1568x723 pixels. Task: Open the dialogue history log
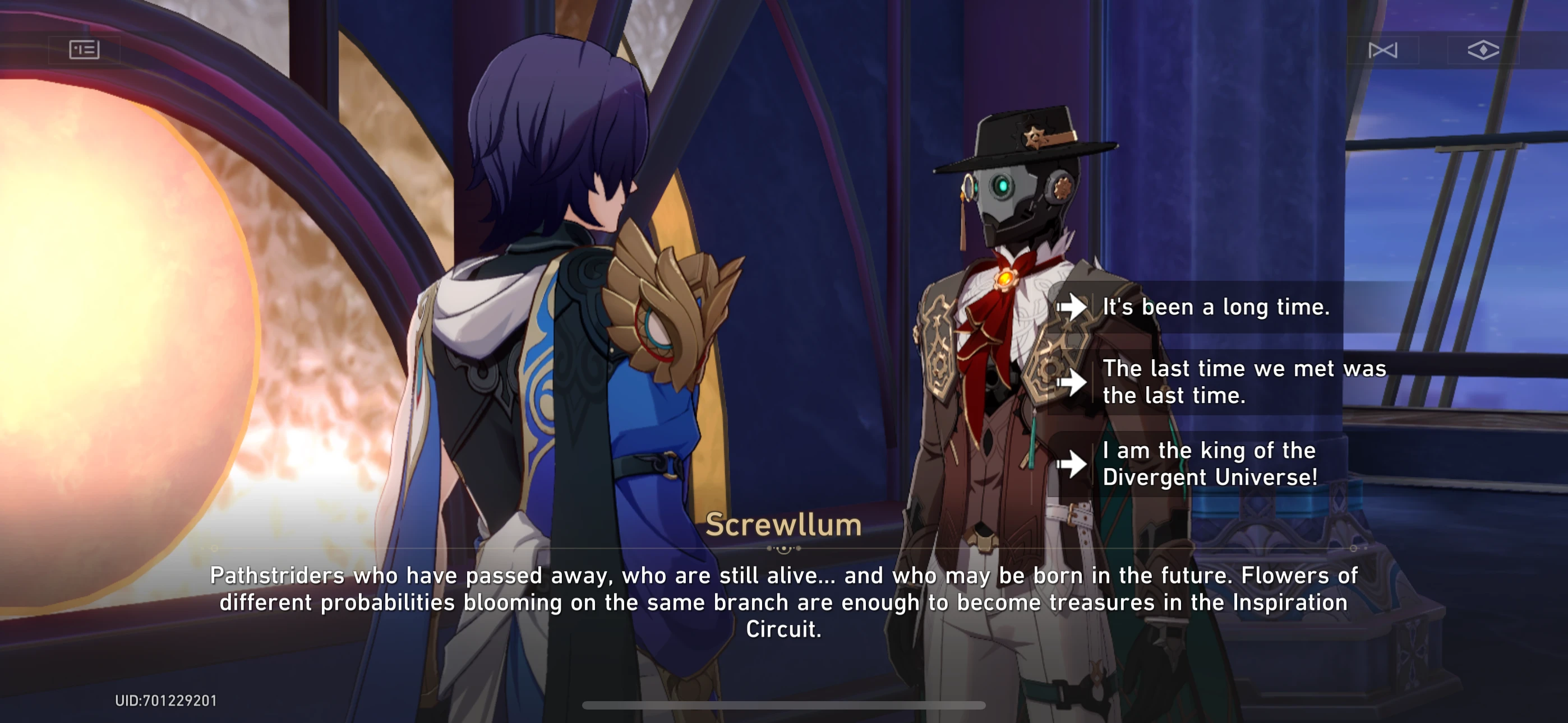(85, 50)
